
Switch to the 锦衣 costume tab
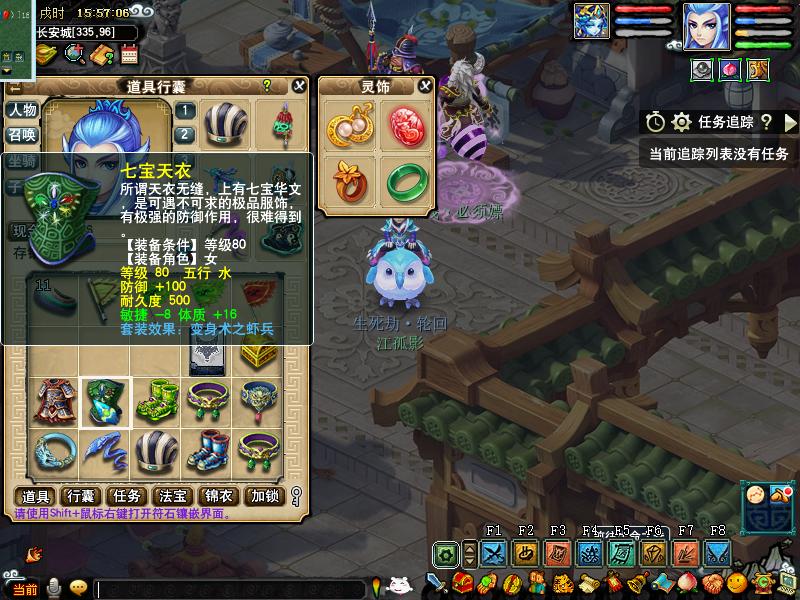219,496
